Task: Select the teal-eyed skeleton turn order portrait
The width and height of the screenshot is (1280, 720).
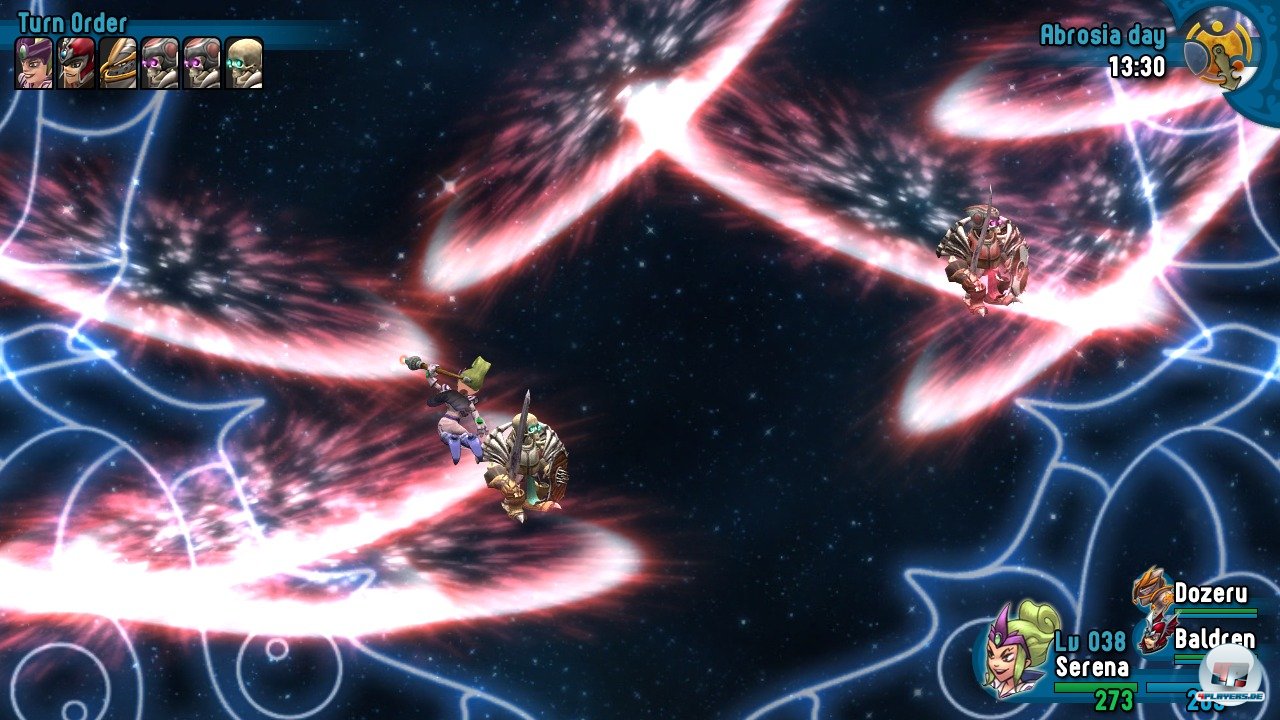Action: click(x=244, y=63)
